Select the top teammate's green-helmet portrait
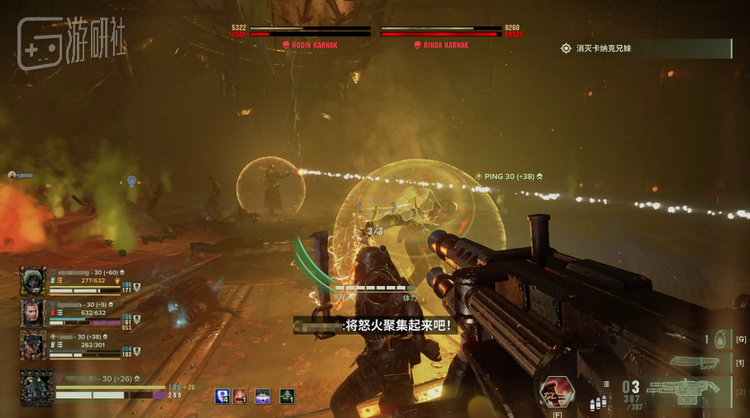Screen dimensions: 750x418 [33, 281]
